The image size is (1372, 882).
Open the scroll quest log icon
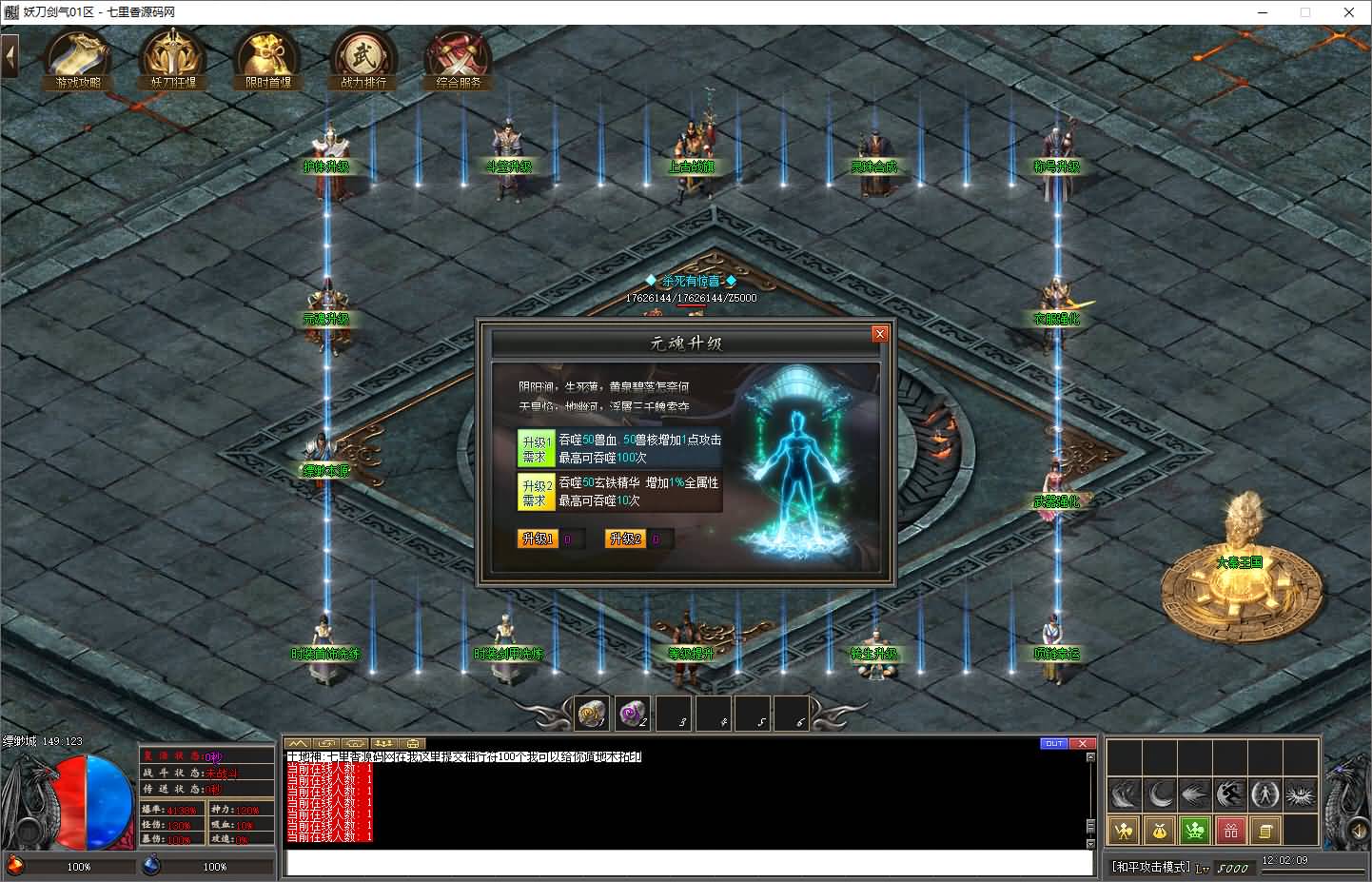coord(1264,831)
